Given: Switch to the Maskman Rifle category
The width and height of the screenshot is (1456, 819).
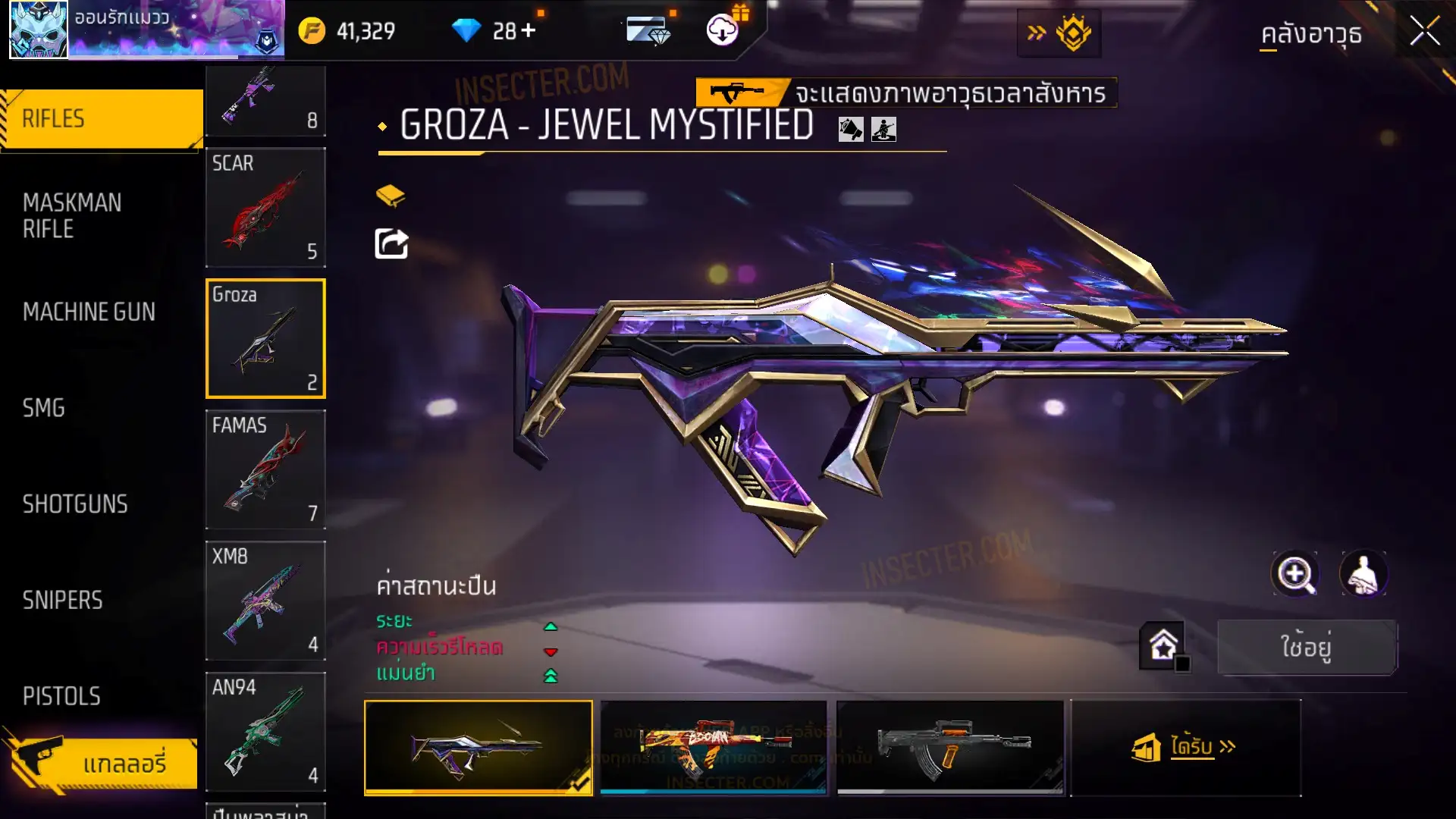Looking at the screenshot, I should (x=72, y=215).
